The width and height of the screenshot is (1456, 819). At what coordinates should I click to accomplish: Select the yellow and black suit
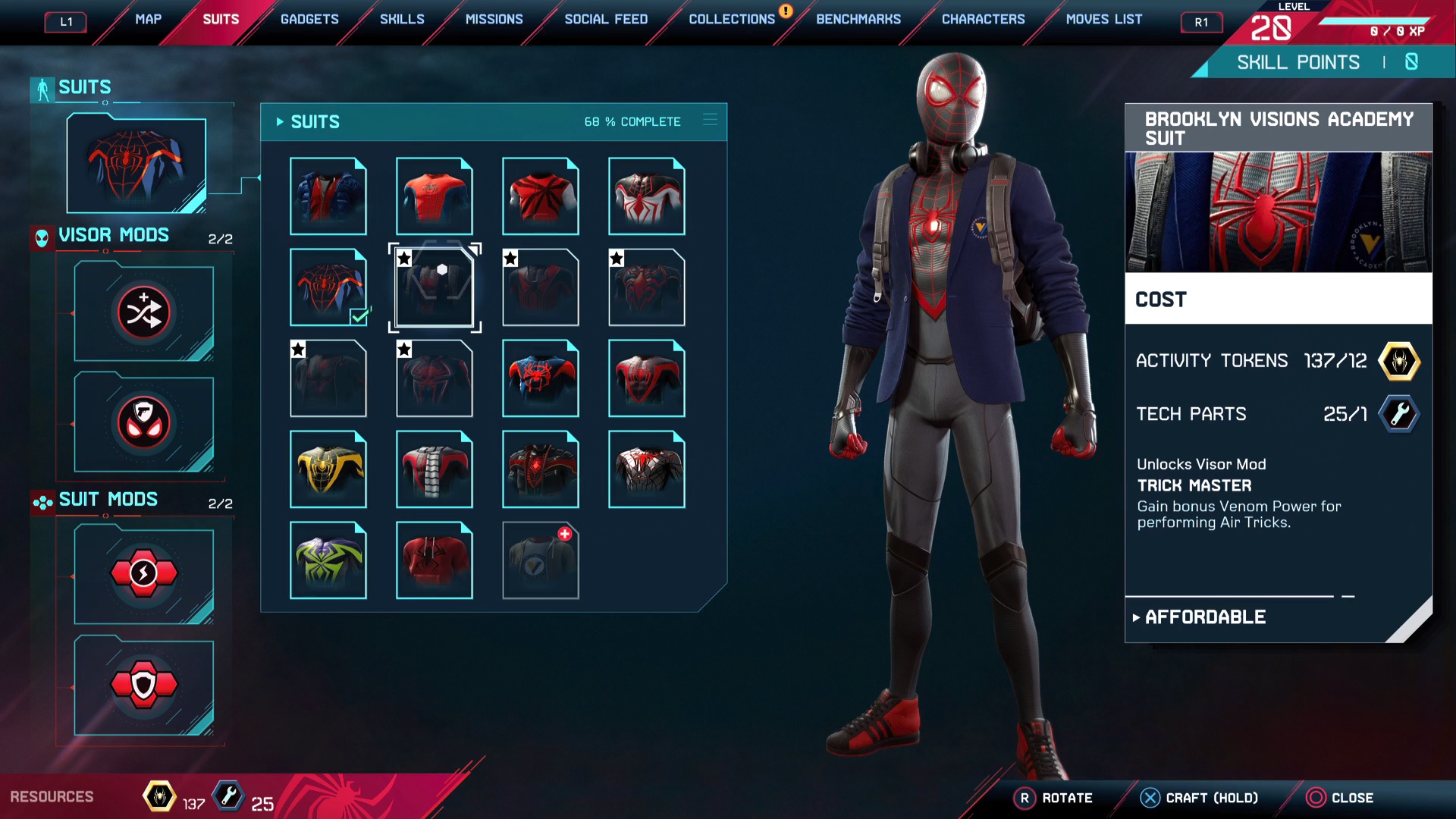coord(328,469)
